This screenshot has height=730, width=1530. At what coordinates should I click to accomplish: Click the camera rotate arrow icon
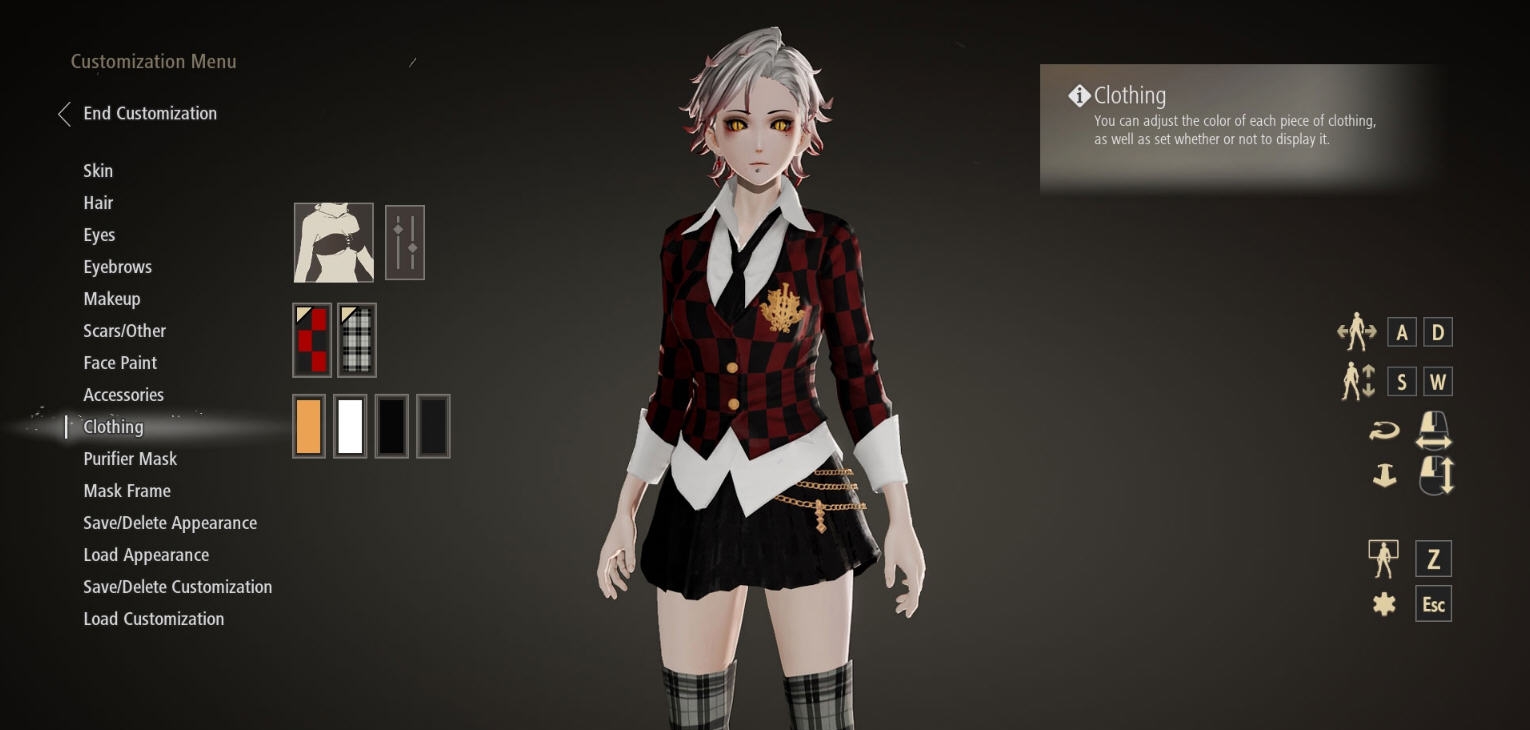(x=1384, y=430)
